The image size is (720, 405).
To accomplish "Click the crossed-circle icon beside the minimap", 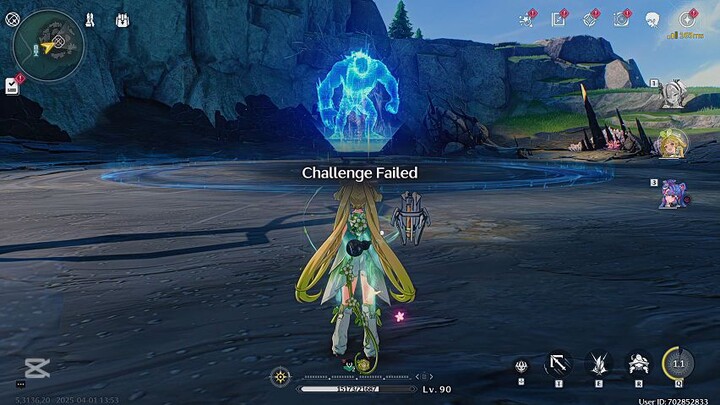I will click(11, 19).
